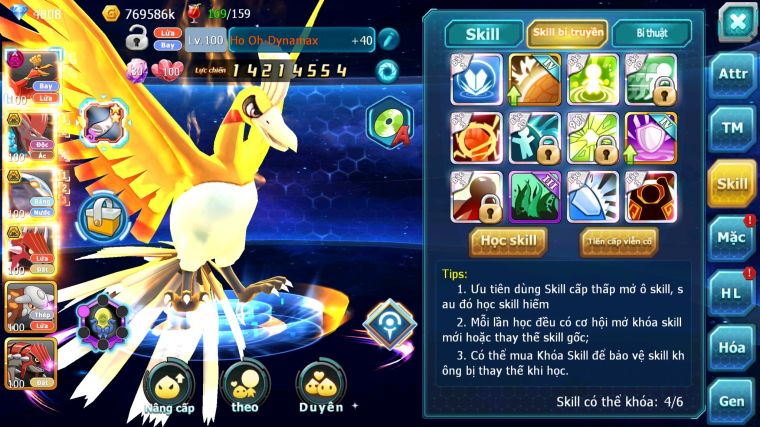Open the Mặc side tab
This screenshot has height=427, width=760.
pyautogui.click(x=732, y=238)
